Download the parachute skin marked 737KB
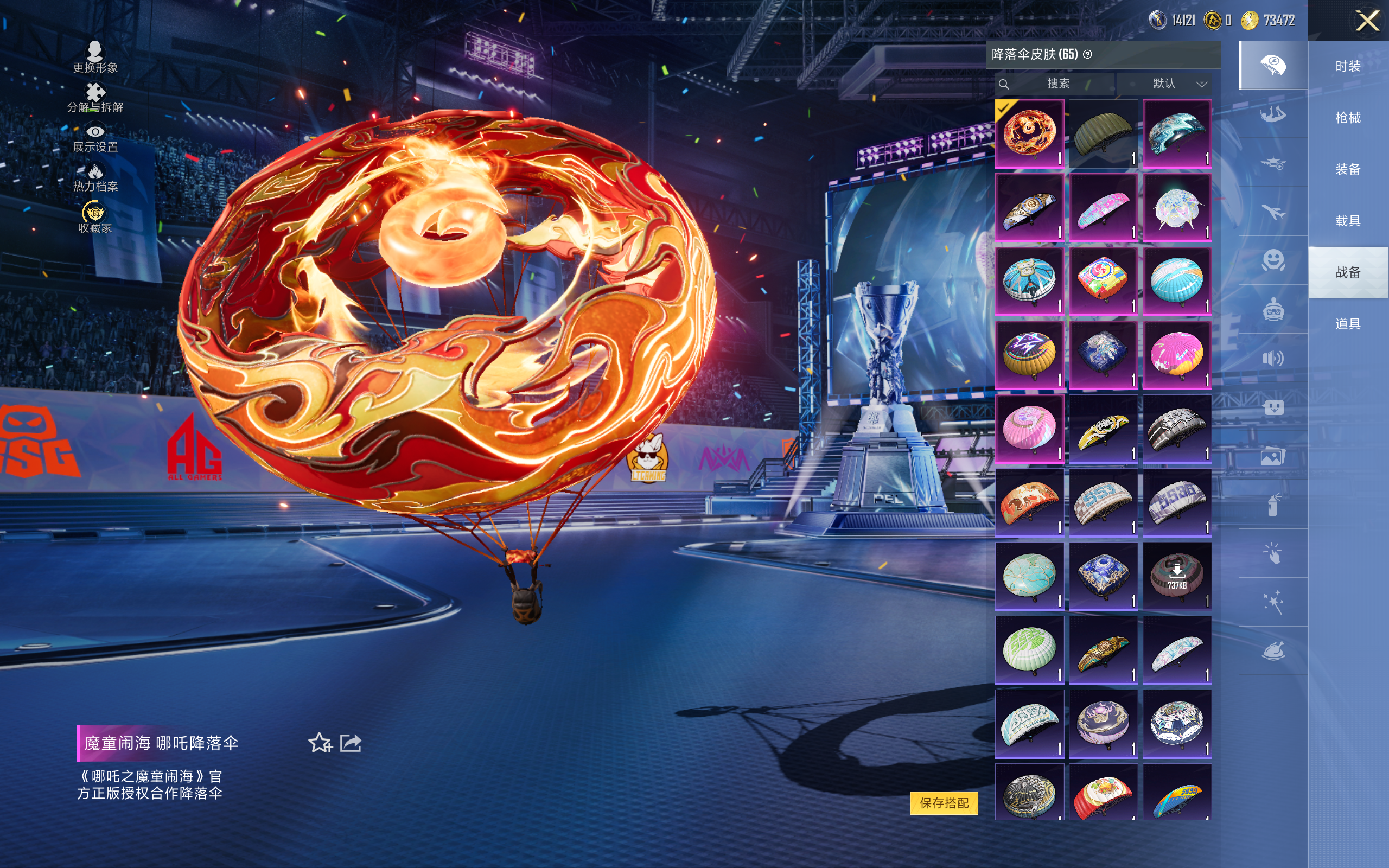Viewport: 1389px width, 868px height. (1177, 576)
